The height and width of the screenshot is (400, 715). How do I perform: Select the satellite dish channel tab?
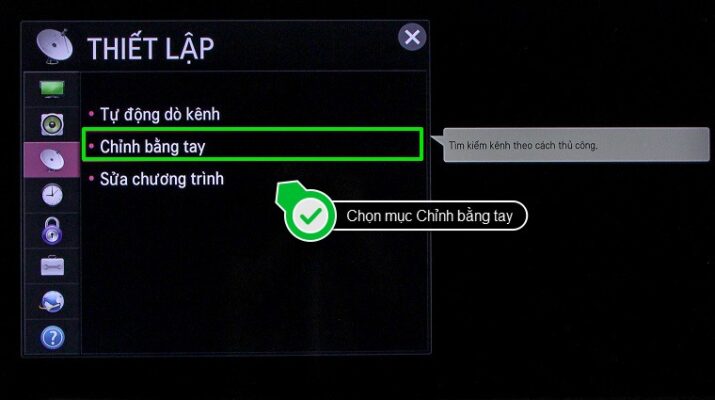point(52,159)
